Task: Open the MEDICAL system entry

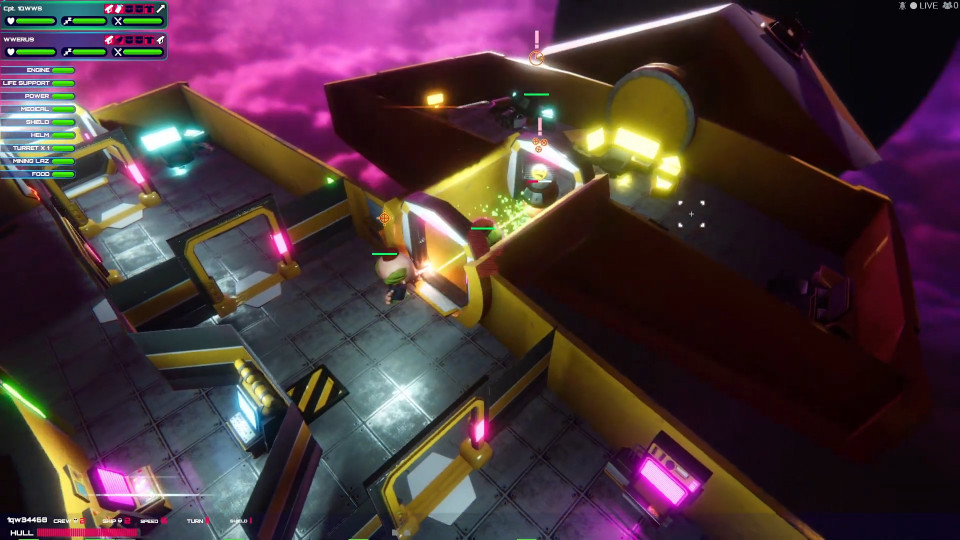Action: coord(38,109)
